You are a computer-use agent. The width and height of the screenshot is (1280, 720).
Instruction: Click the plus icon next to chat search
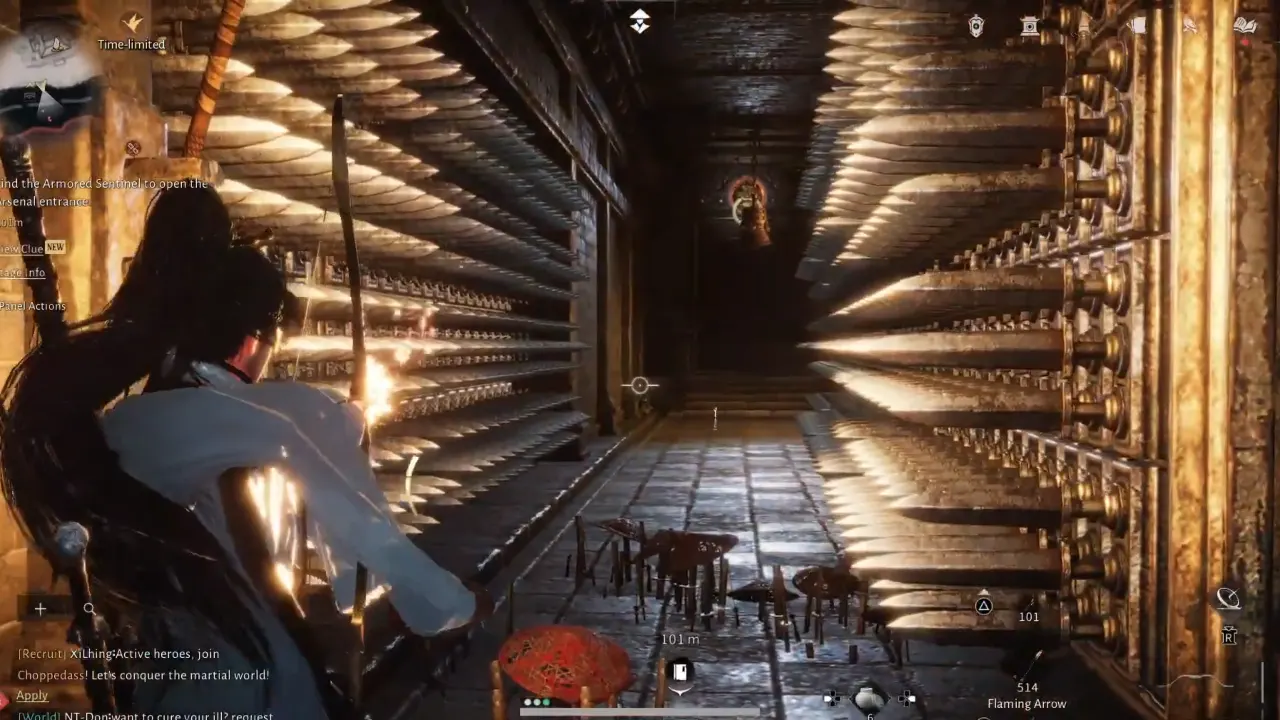click(x=40, y=608)
